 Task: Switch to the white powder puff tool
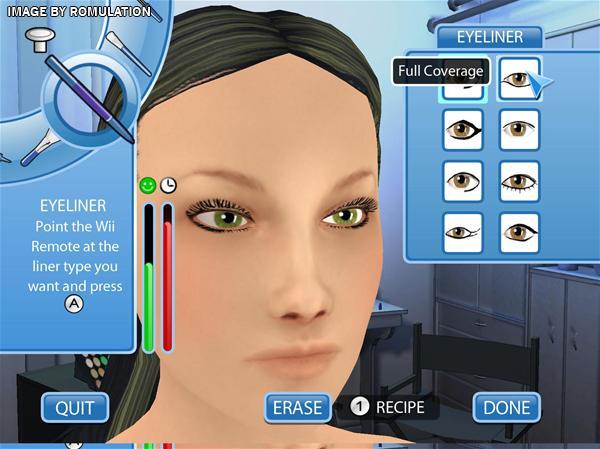click(x=41, y=39)
